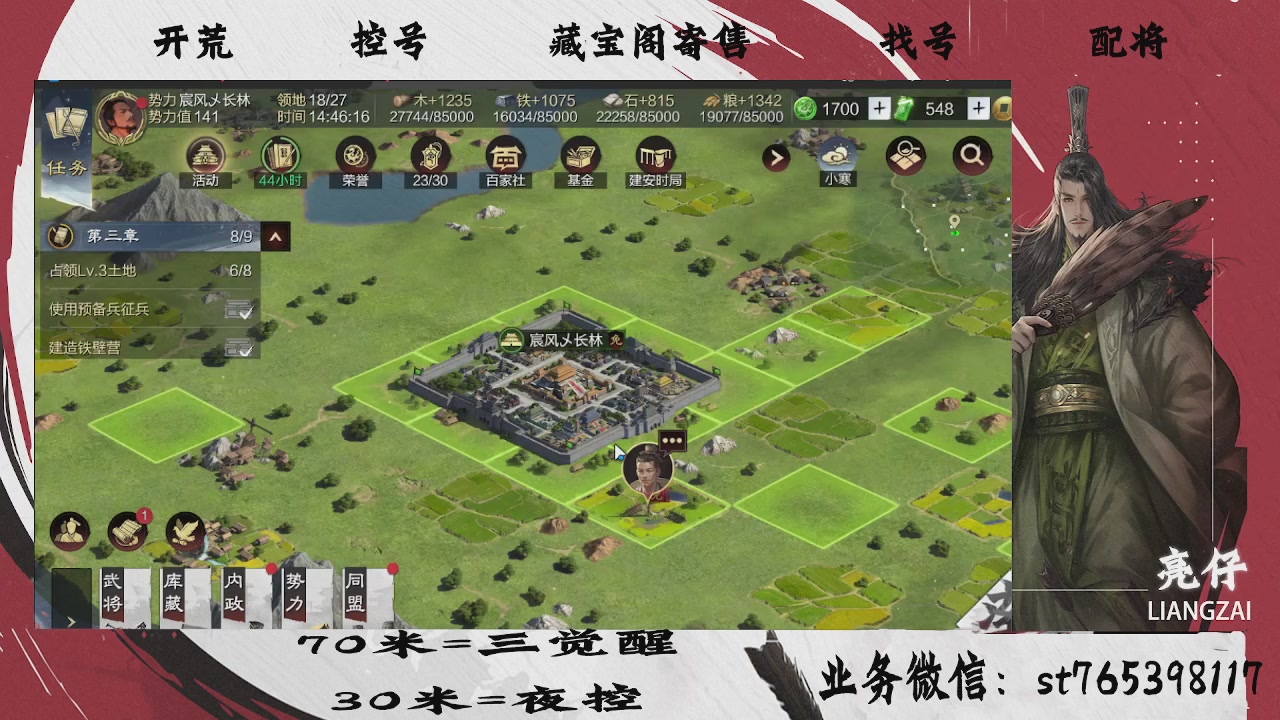This screenshot has width=1280, height=720.
Task: Open the 百家社 icon
Action: point(504,158)
